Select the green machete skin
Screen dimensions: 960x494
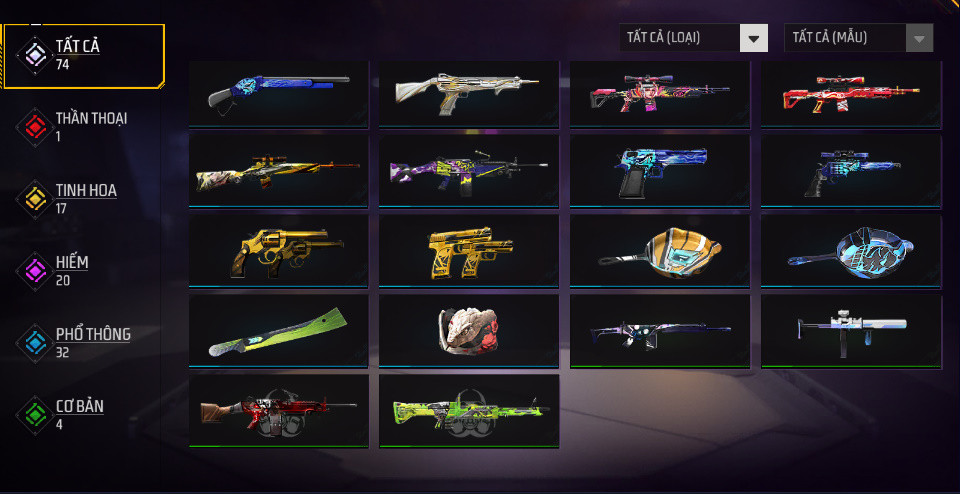pyautogui.click(x=278, y=330)
